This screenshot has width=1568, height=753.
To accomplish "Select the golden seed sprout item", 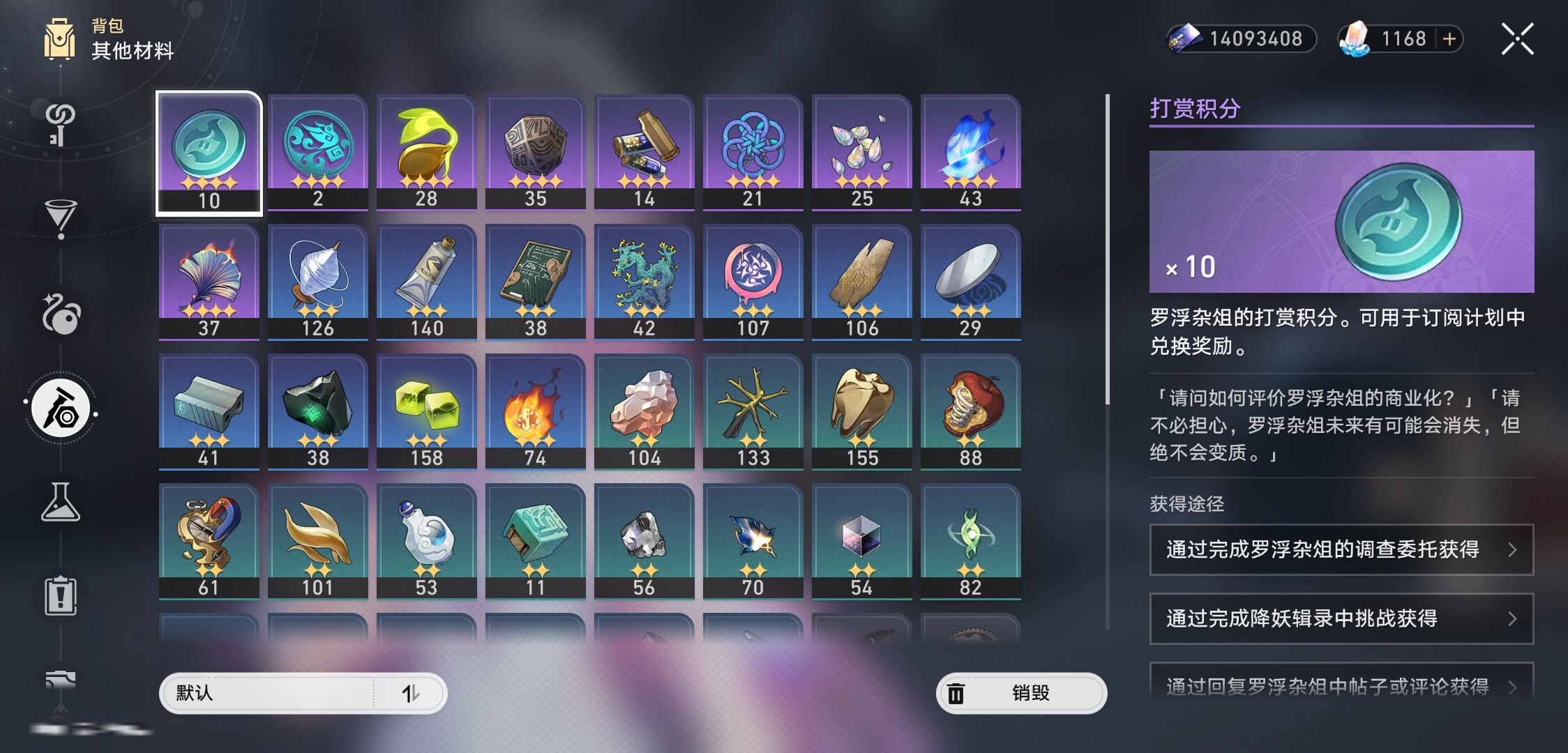I will pos(426,151).
